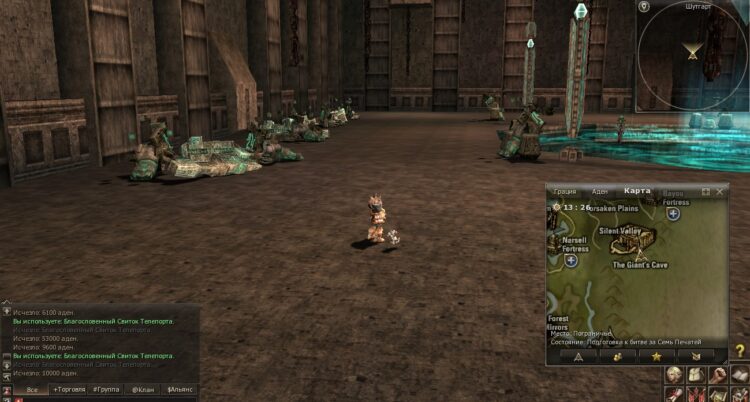Viewport: 750px width, 402px height.
Task: Select The Giant's Cave location on map
Action: click(x=639, y=265)
